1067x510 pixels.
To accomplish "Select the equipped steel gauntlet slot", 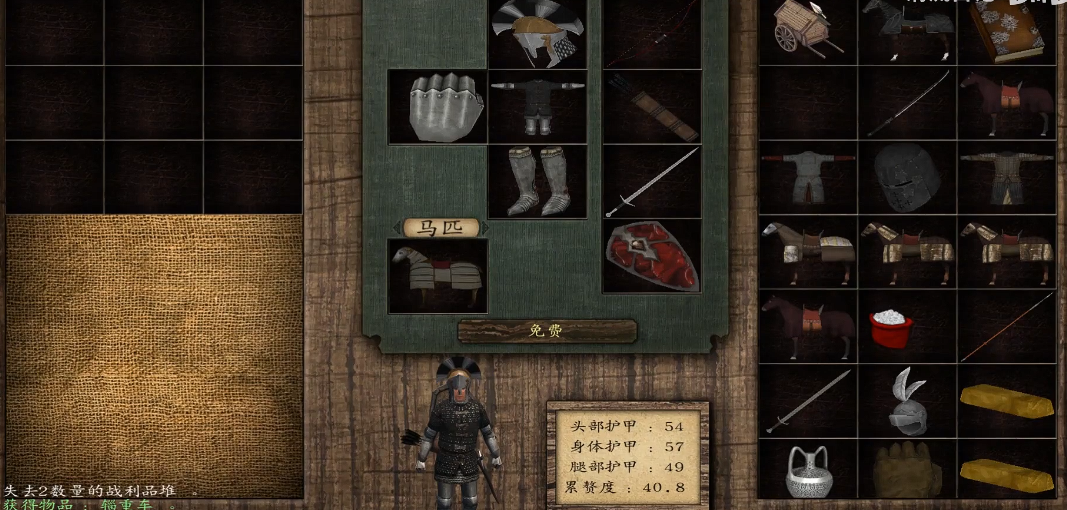I will [437, 106].
